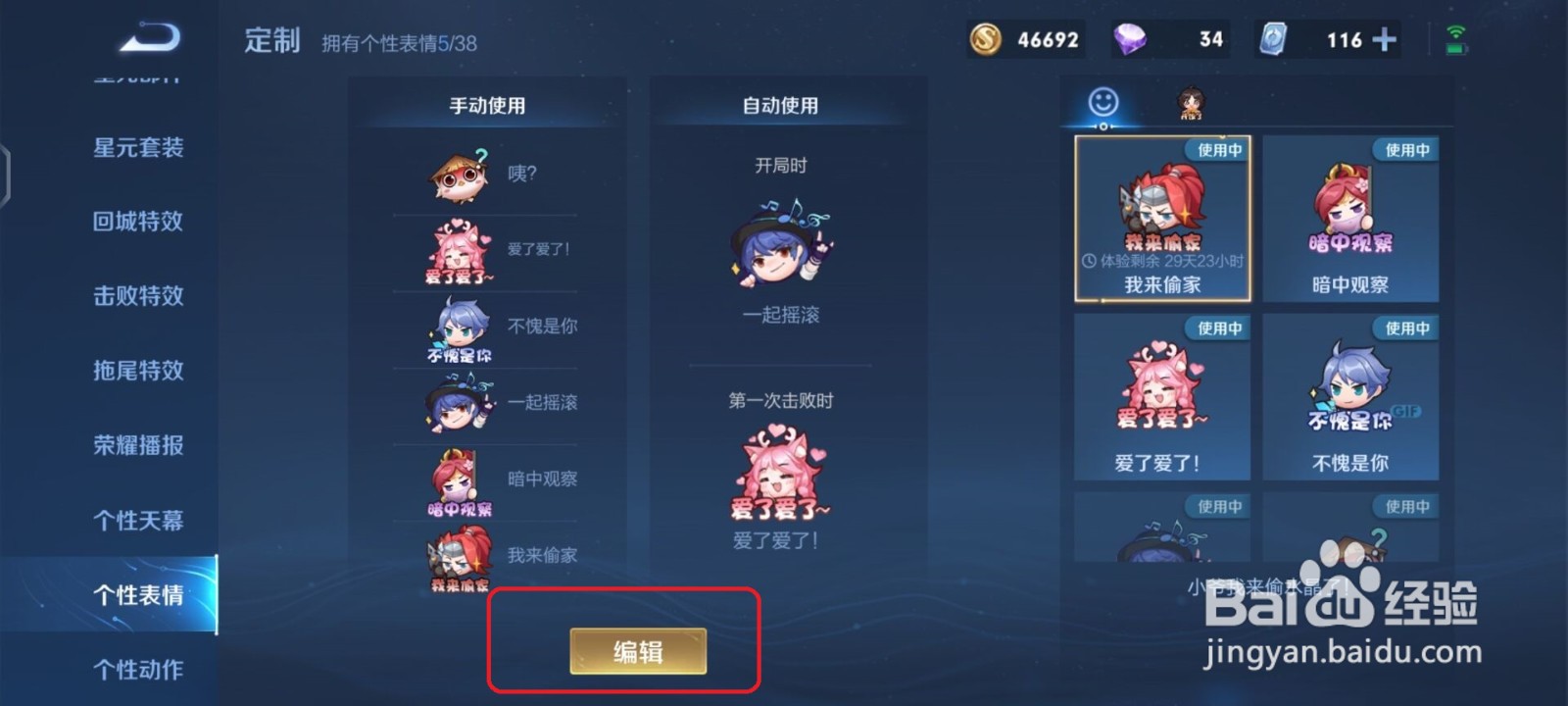
Task: Open the gold coin currency balance
Action: coord(985,38)
